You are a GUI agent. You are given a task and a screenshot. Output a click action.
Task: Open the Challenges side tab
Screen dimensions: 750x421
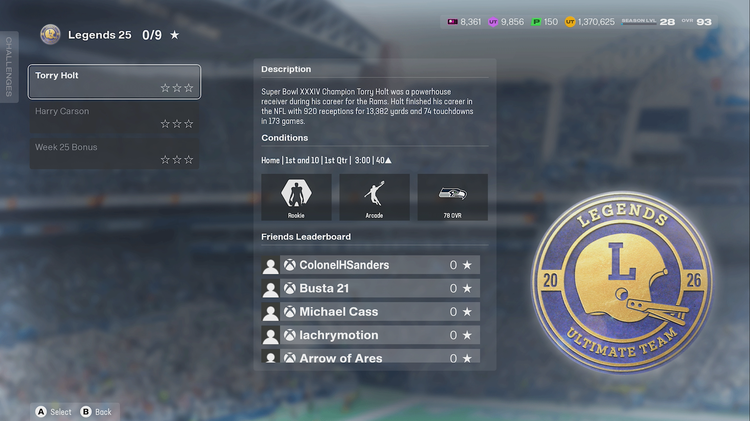(x=10, y=66)
